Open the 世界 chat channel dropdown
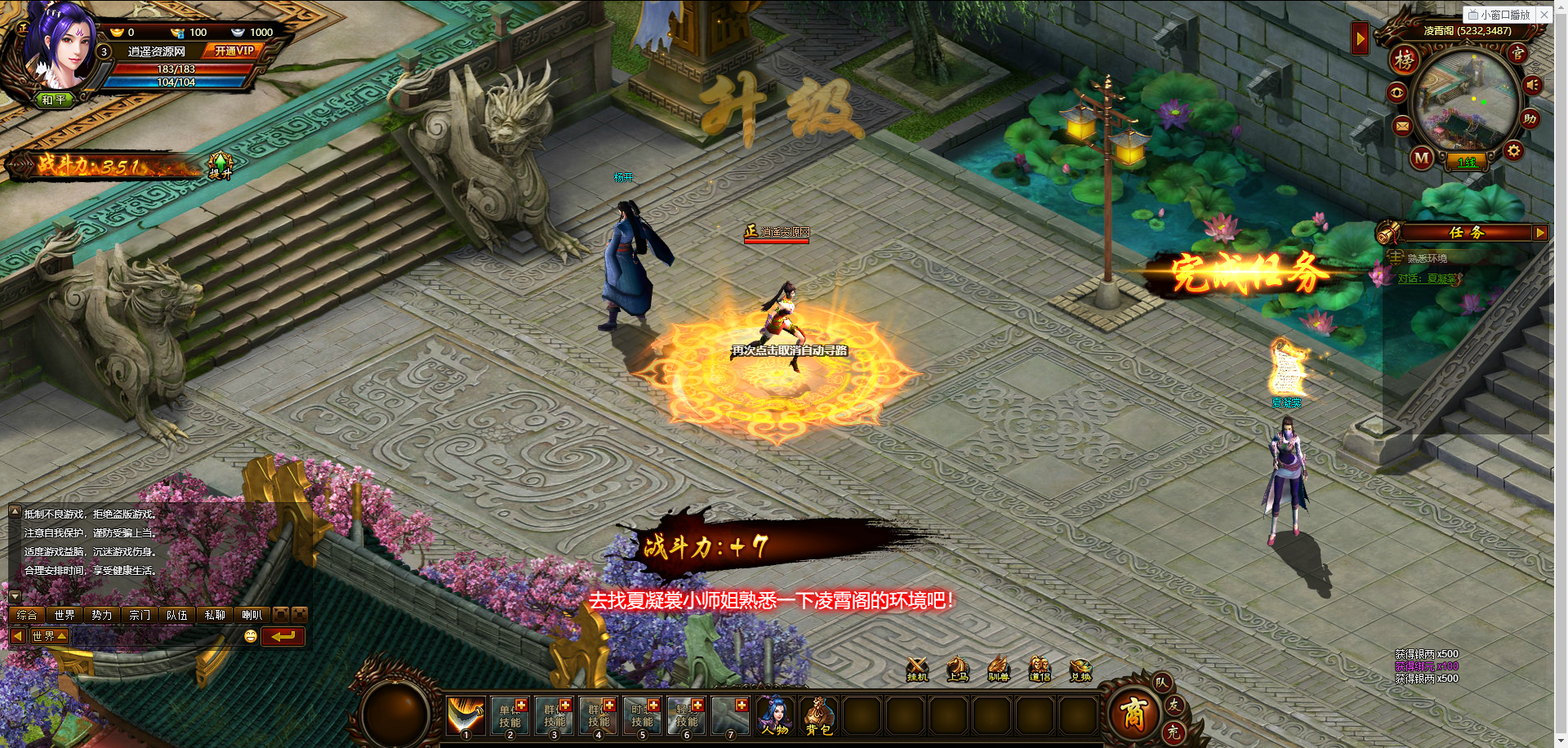1568x748 pixels. [50, 635]
